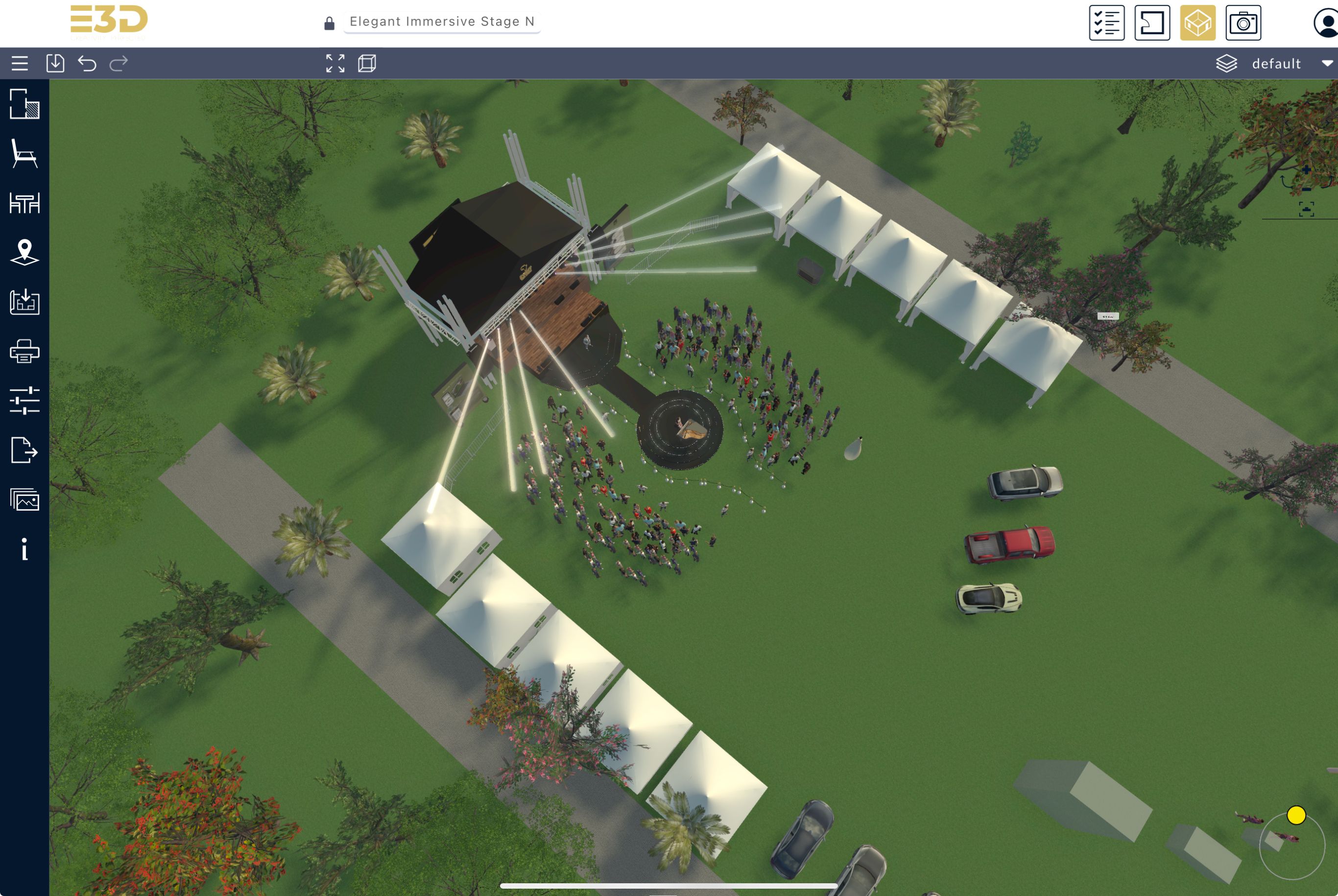Viewport: 1338px width, 896px height.
Task: Take a snapshot with the camera button
Action: (1243, 24)
